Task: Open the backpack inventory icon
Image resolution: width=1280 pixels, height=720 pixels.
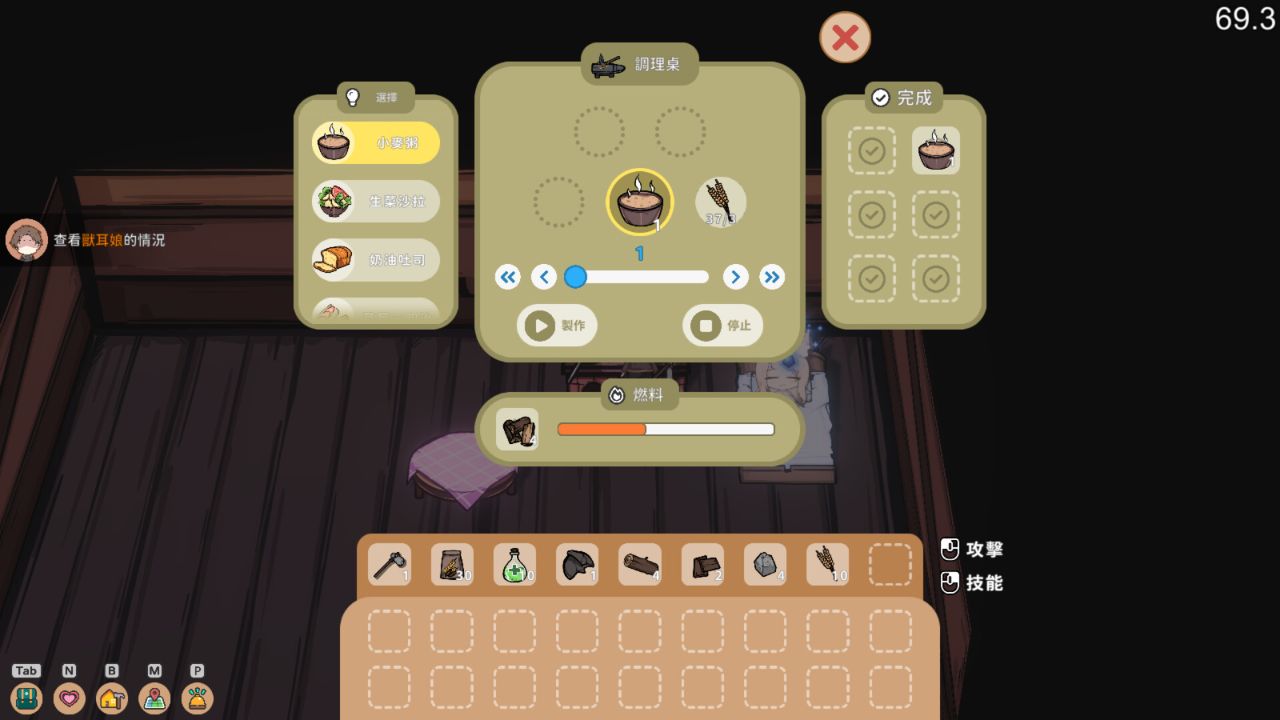Action: tap(27, 698)
